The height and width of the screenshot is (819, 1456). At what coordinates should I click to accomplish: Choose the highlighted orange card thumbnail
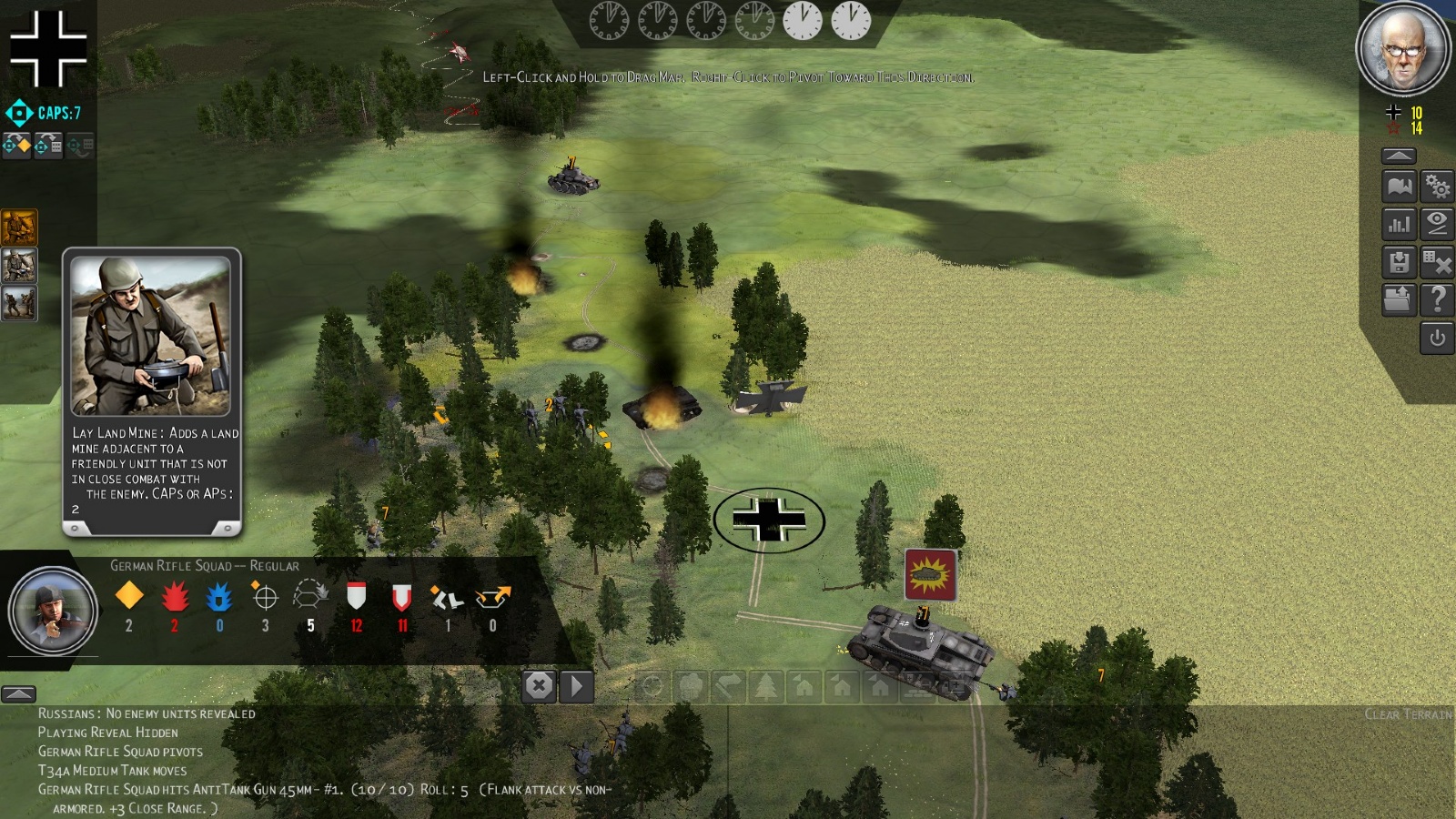point(19,227)
